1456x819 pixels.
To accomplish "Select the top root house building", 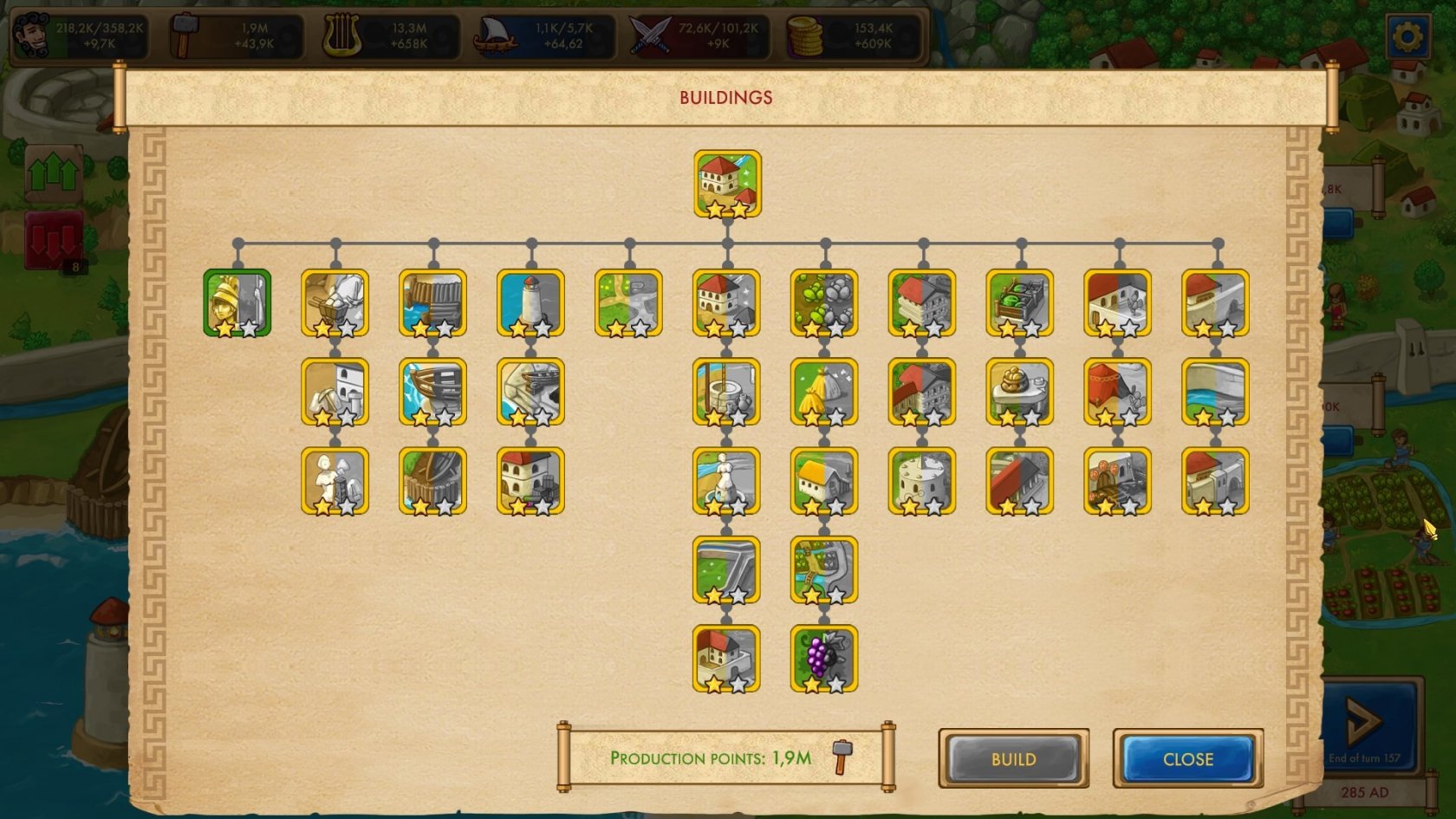I will coord(727,184).
